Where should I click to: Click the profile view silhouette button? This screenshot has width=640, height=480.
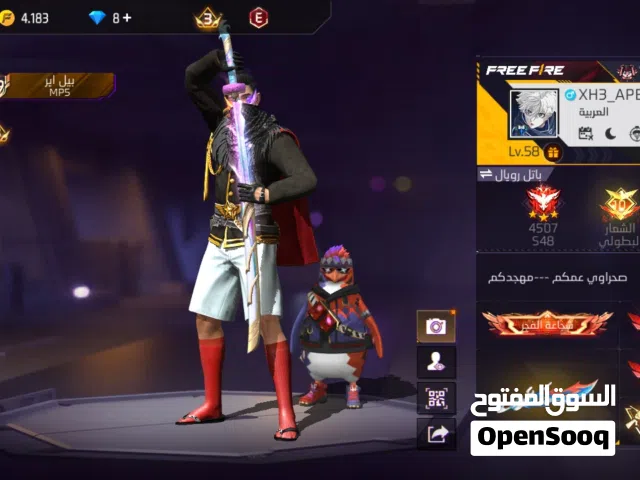click(x=436, y=362)
